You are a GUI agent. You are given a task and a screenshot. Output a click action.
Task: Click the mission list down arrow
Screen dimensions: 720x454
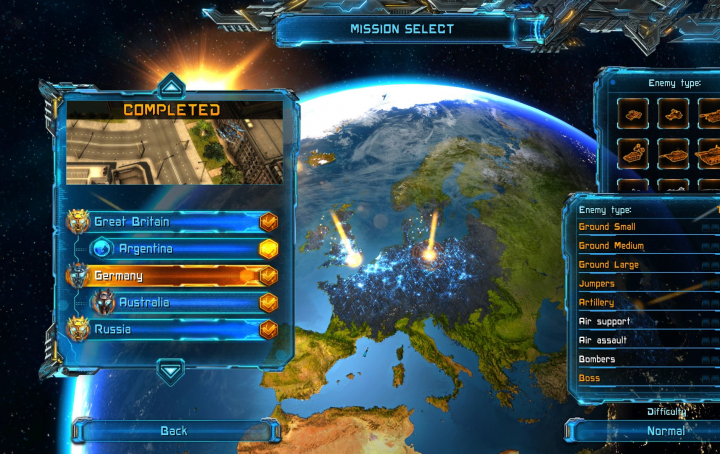(x=171, y=371)
